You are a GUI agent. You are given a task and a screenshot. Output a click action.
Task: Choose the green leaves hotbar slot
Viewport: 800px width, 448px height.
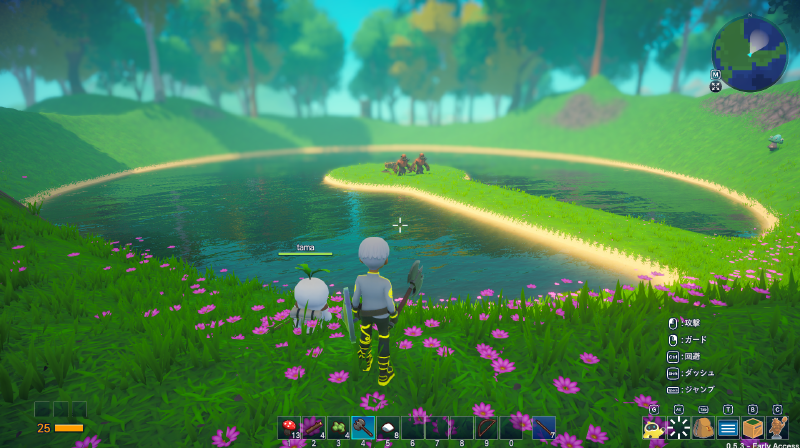click(338, 427)
